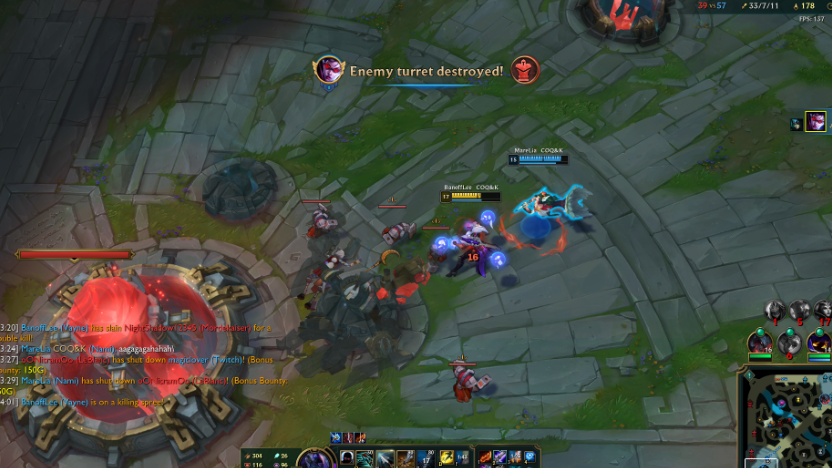Cast the yellow Flash summoner spell

(446, 458)
